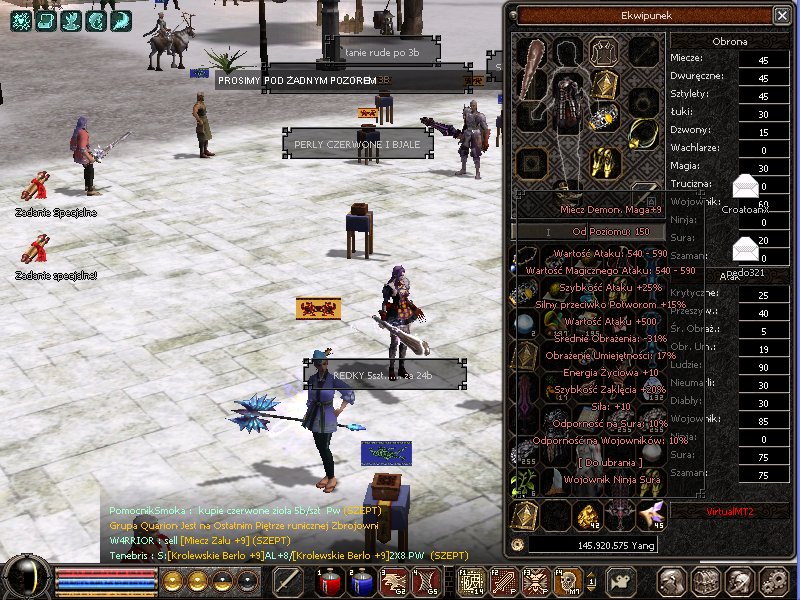The width and height of the screenshot is (800, 600).
Task: Open the treasure chest inventory button
Action: coord(707,581)
